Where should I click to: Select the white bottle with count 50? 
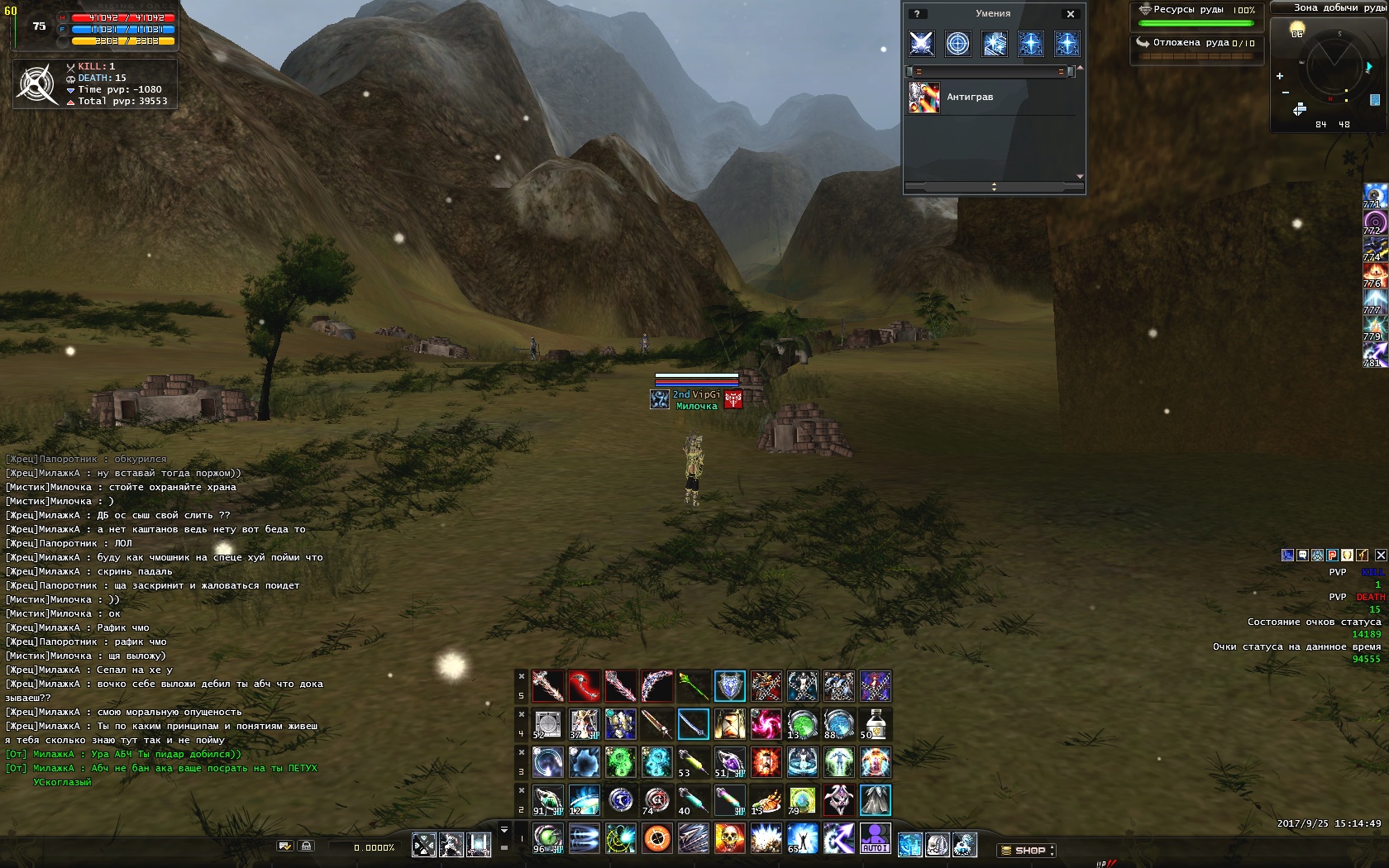click(875, 724)
